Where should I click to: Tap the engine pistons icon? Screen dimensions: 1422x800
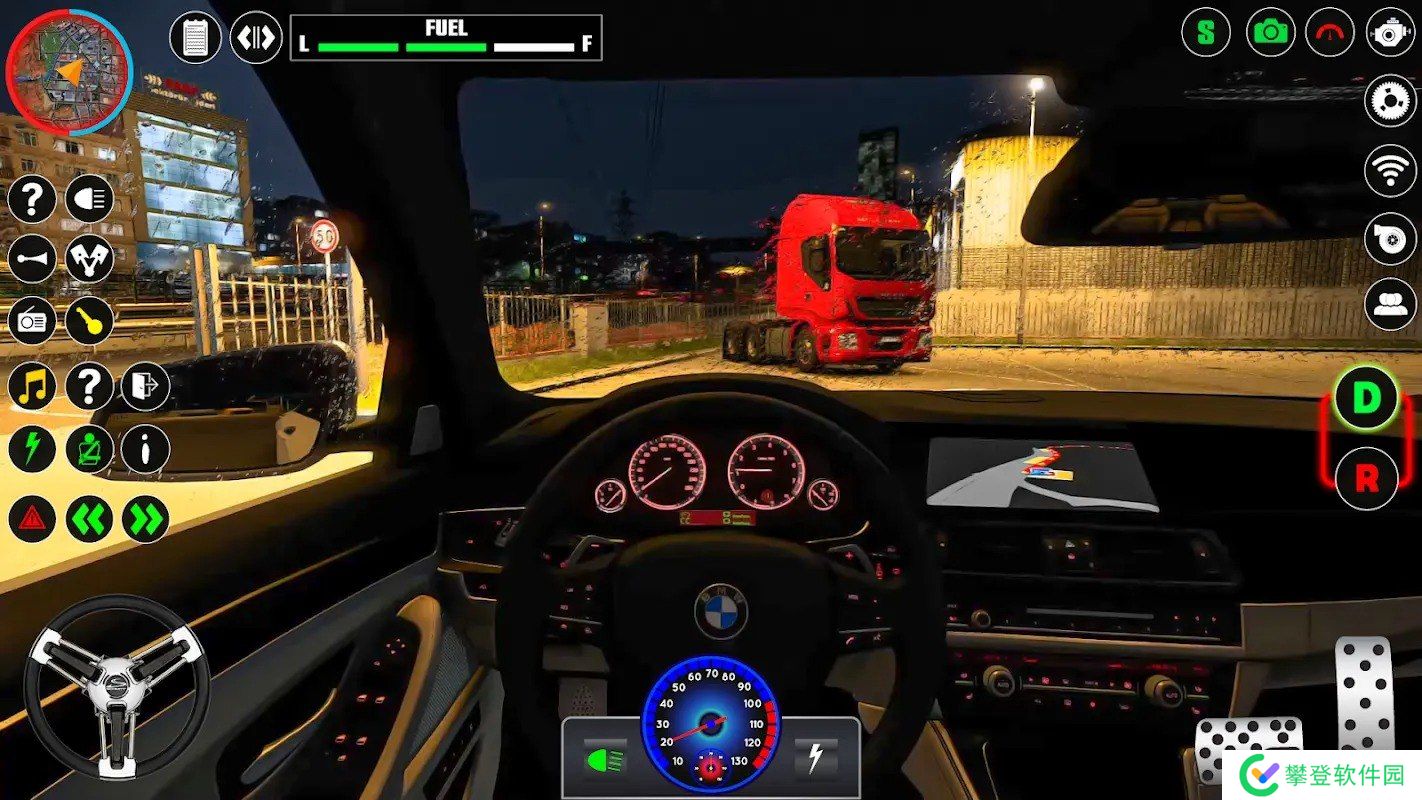[90, 259]
